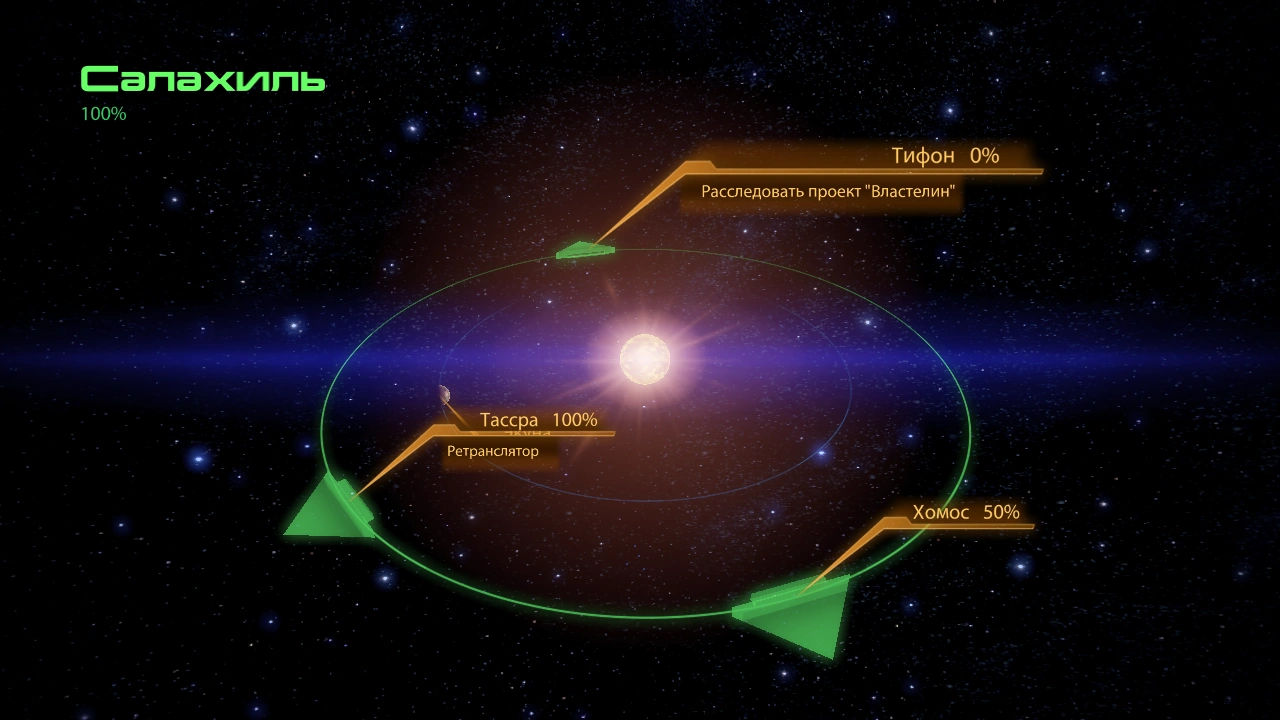Viewport: 1280px width, 720px height.
Task: Select the Тифон planet marker arrow
Action: 585,250
